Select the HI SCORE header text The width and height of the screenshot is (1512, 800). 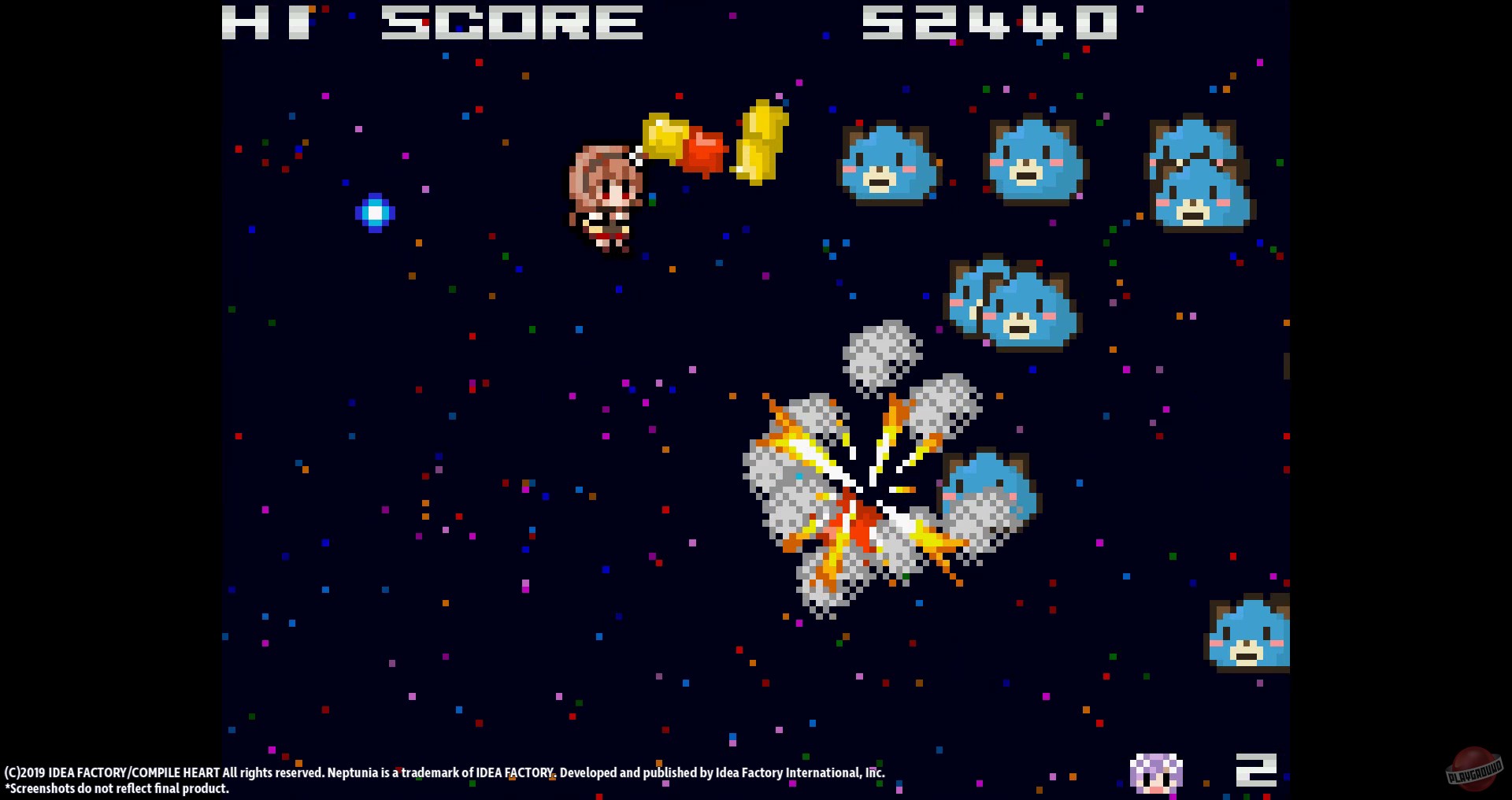[431, 24]
